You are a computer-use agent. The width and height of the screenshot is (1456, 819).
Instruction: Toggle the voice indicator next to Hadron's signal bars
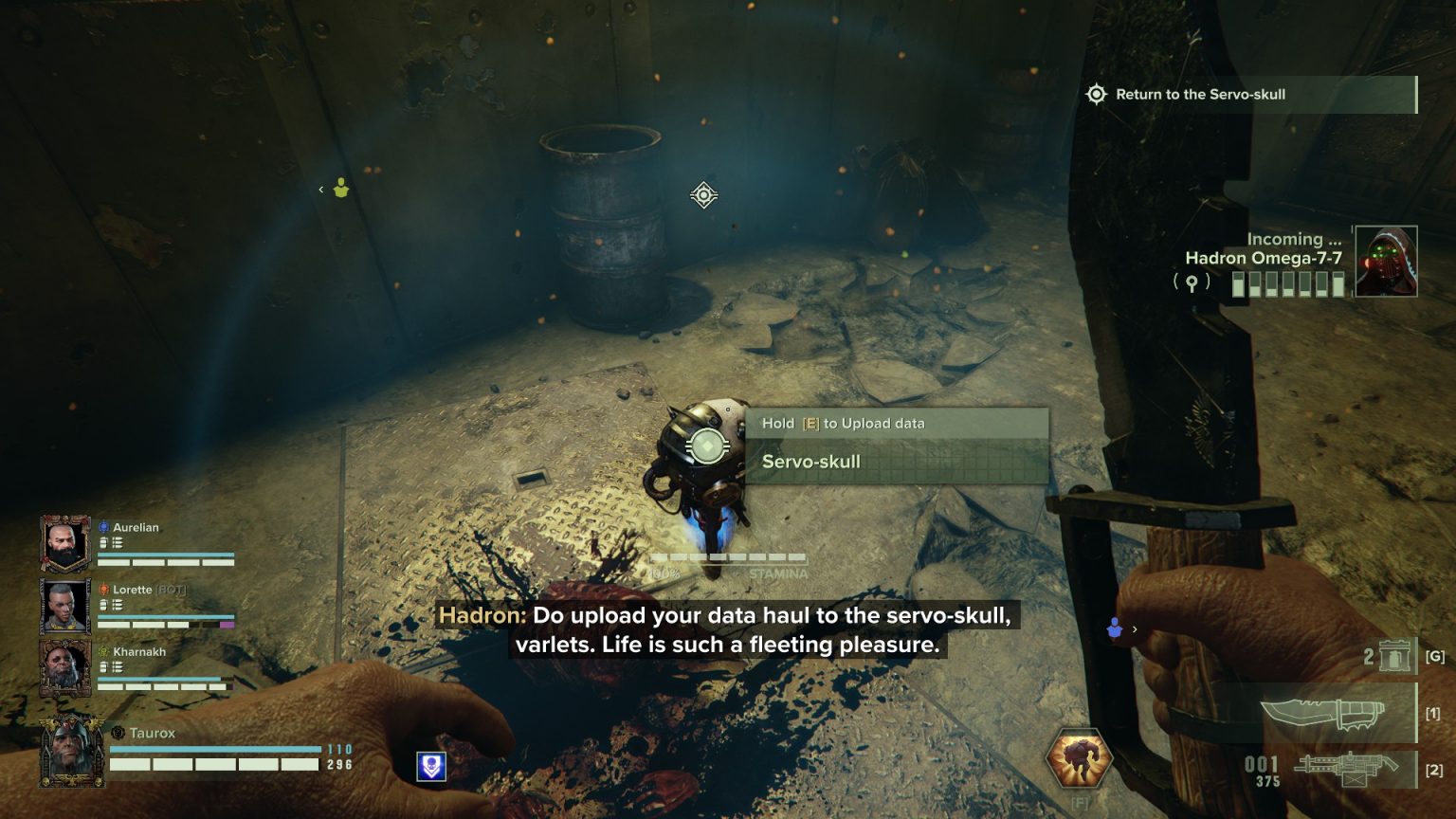click(x=1190, y=281)
